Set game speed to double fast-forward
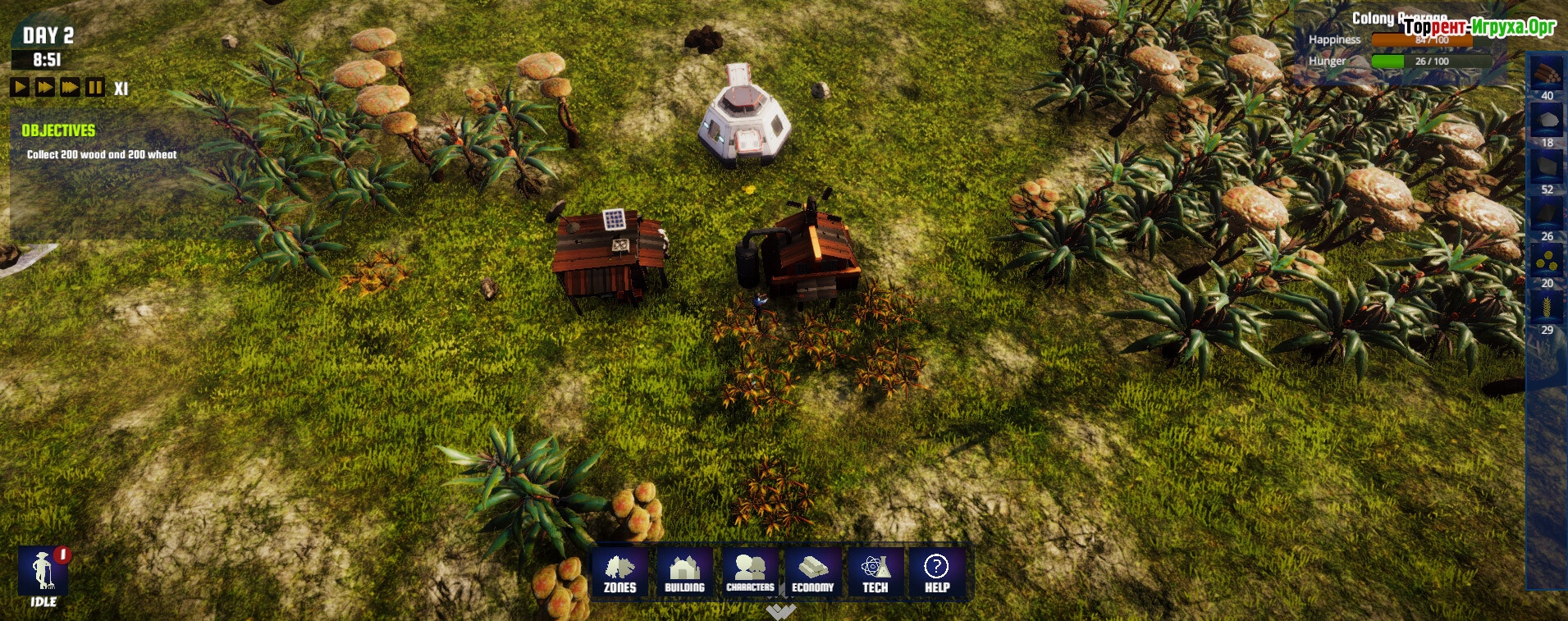 45,87
